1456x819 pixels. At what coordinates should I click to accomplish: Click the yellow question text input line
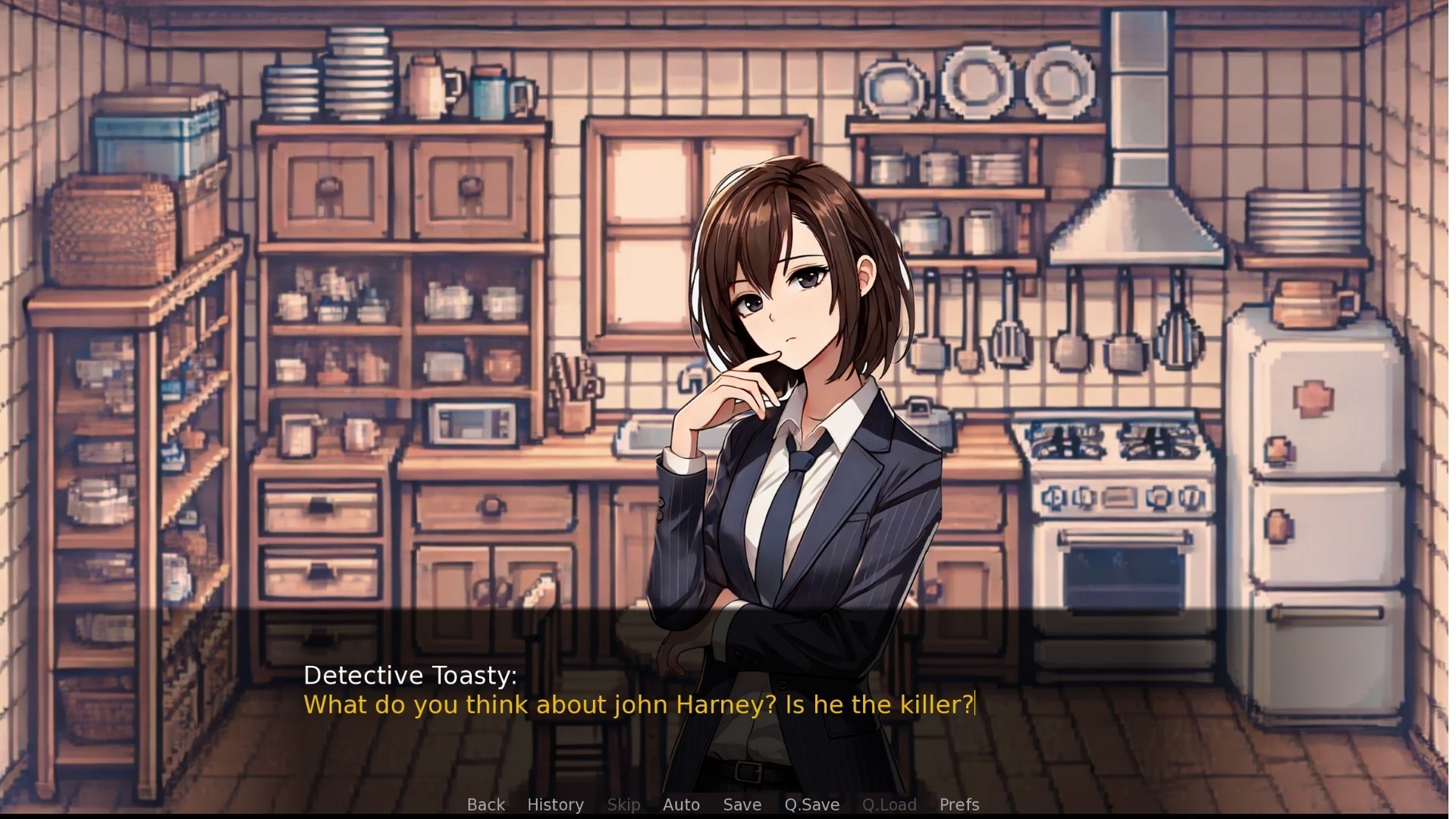coord(638,704)
